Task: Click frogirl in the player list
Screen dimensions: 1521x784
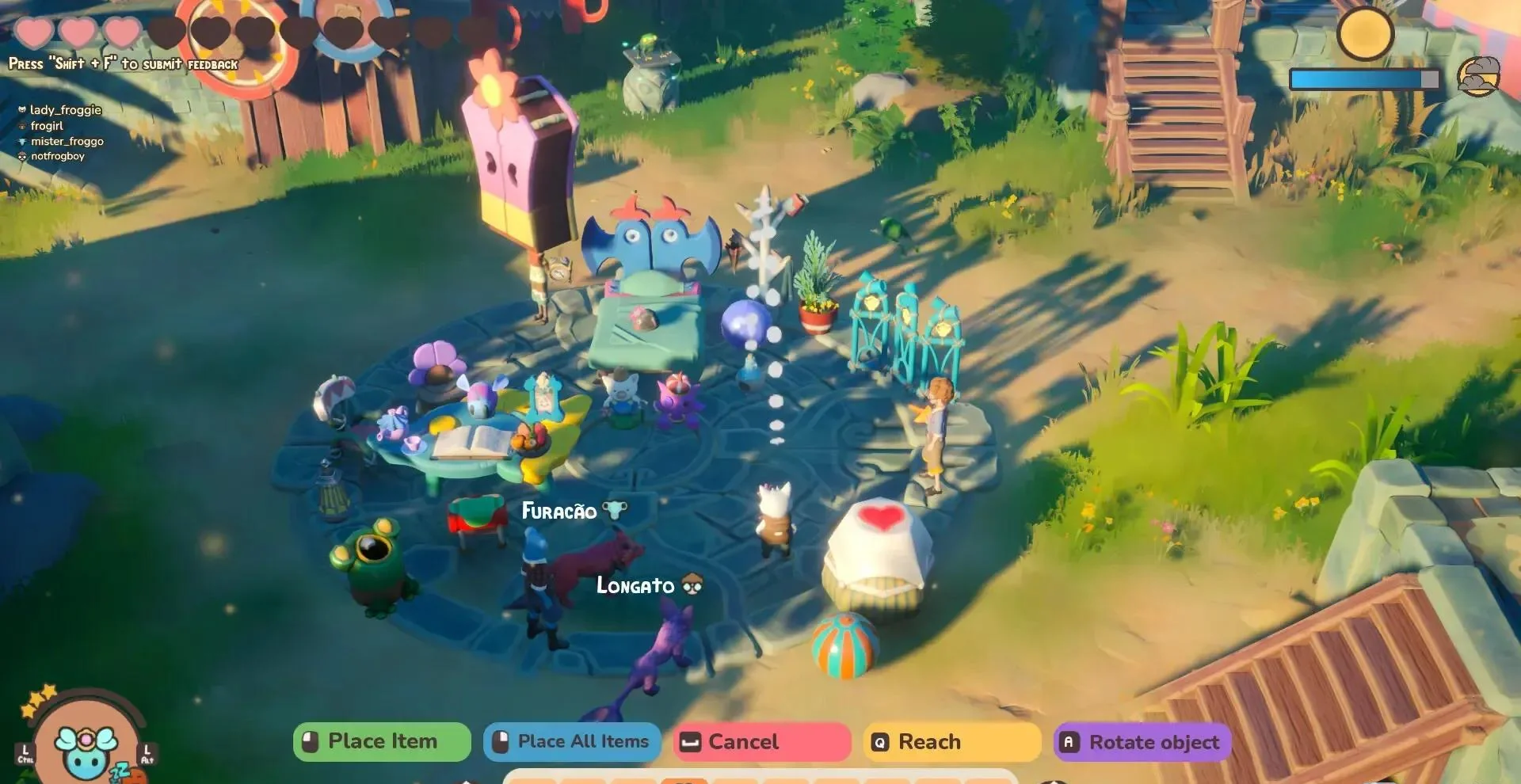Action: 47,126
